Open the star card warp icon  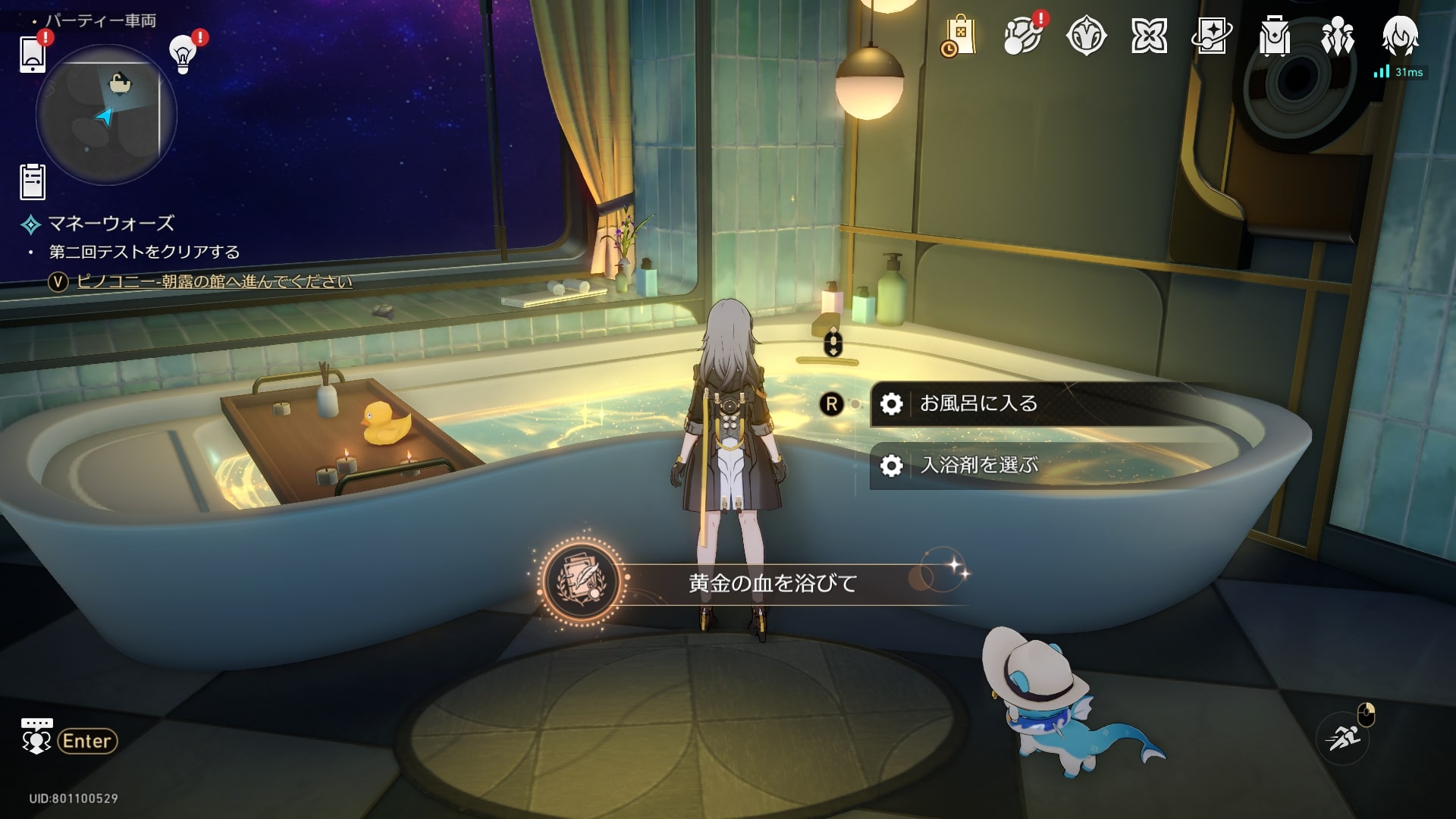[1212, 36]
